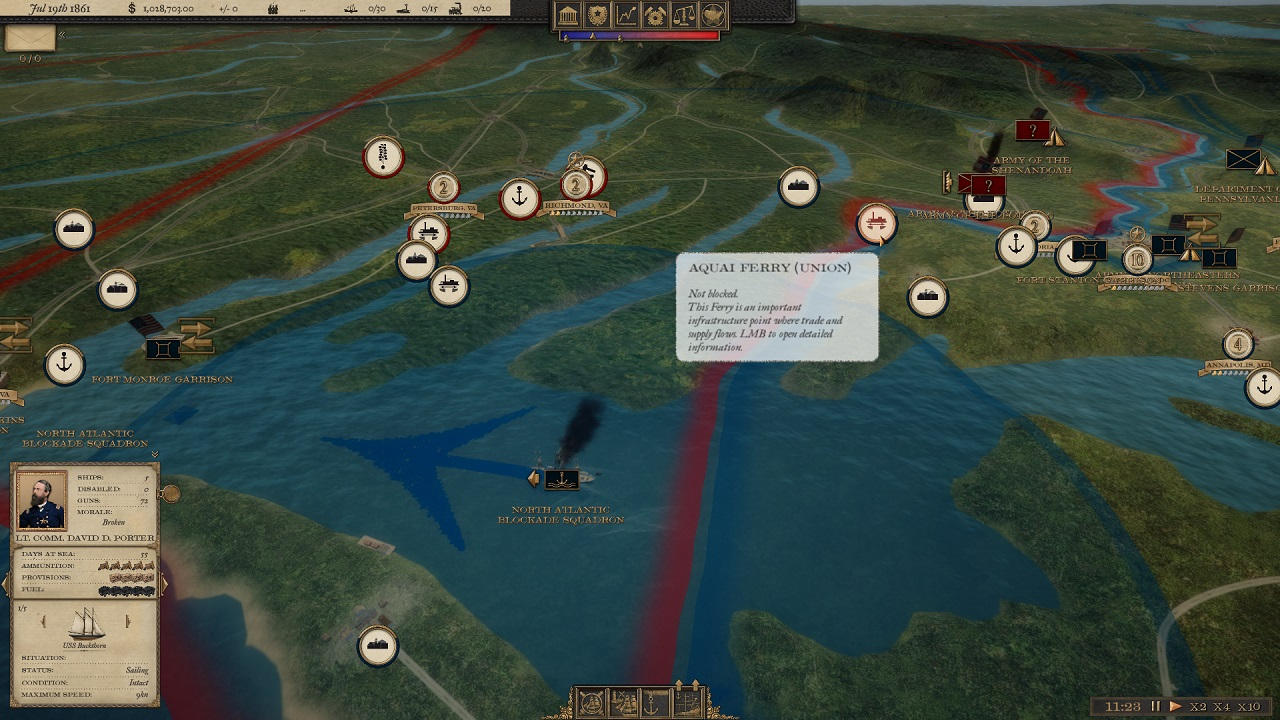The width and height of the screenshot is (1280, 720).
Task: Click the Aquai Ferry marker icon
Action: point(876,223)
